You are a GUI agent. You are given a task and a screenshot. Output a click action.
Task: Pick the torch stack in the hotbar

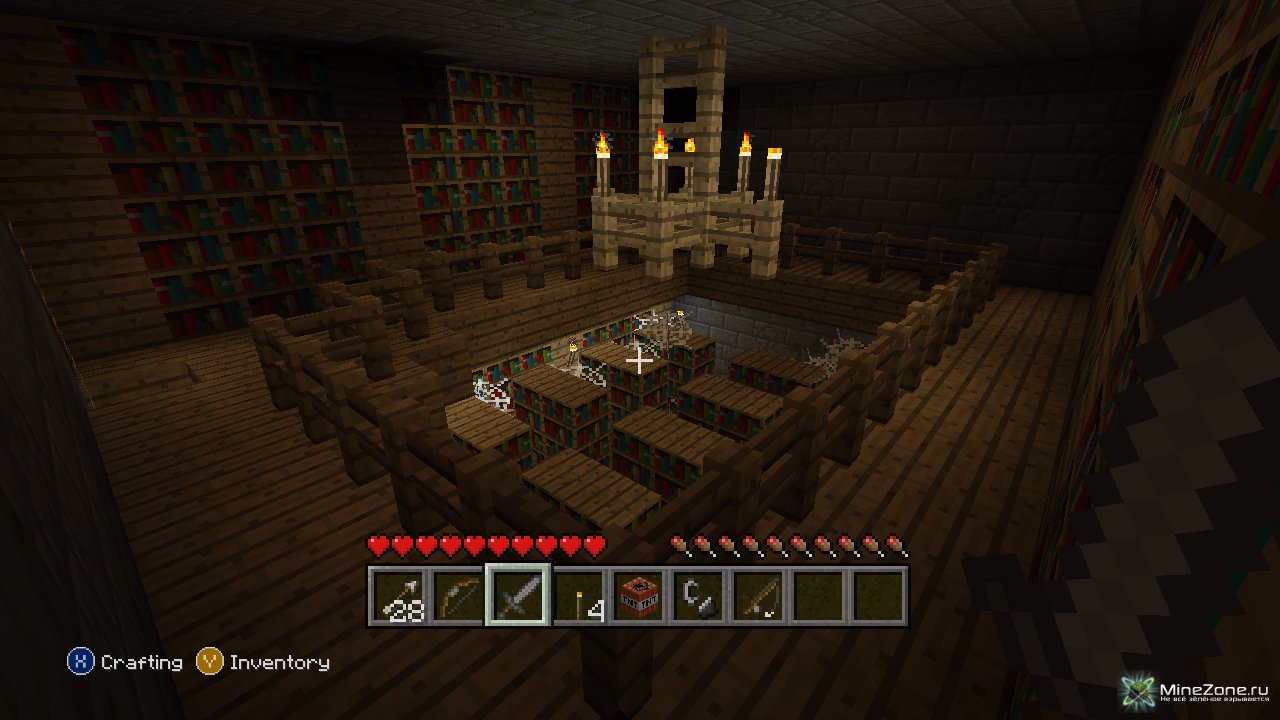(578, 596)
